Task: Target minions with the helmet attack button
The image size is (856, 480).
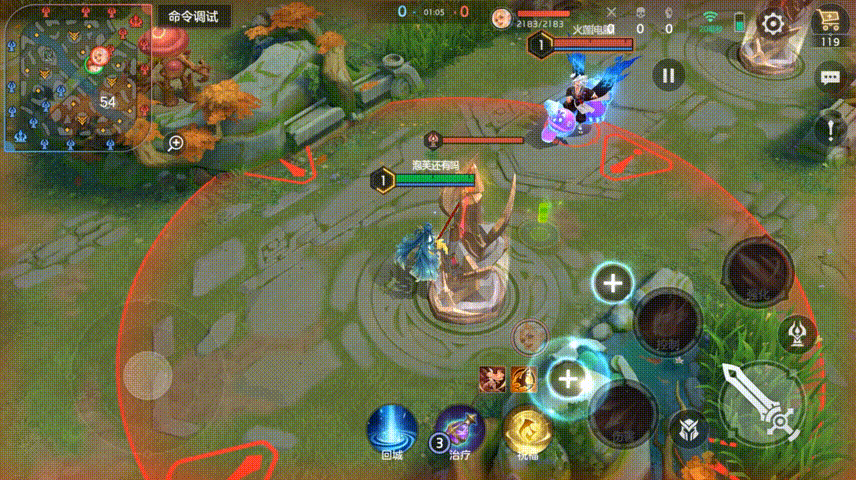Action: 689,430
